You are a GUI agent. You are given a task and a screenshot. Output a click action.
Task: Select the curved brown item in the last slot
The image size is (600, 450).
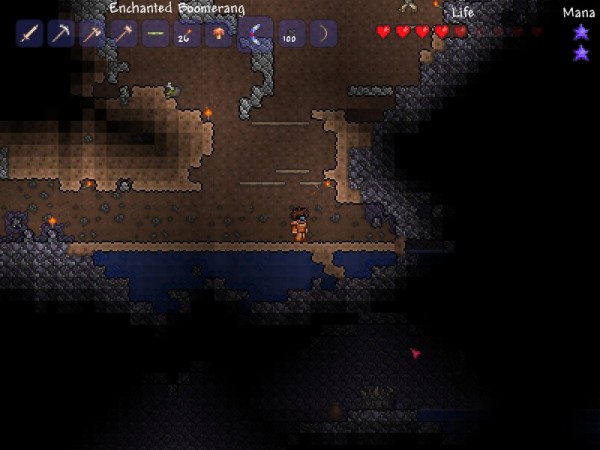coord(323,34)
